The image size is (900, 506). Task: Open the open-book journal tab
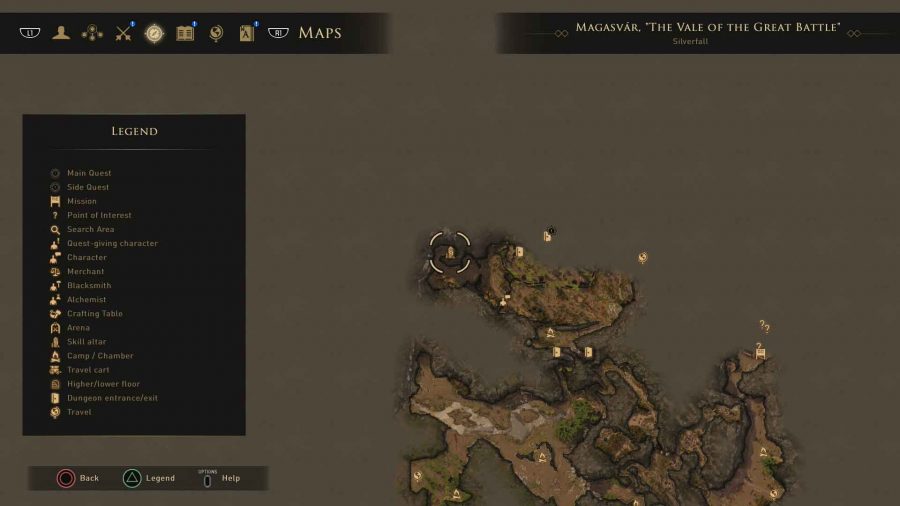pos(185,33)
